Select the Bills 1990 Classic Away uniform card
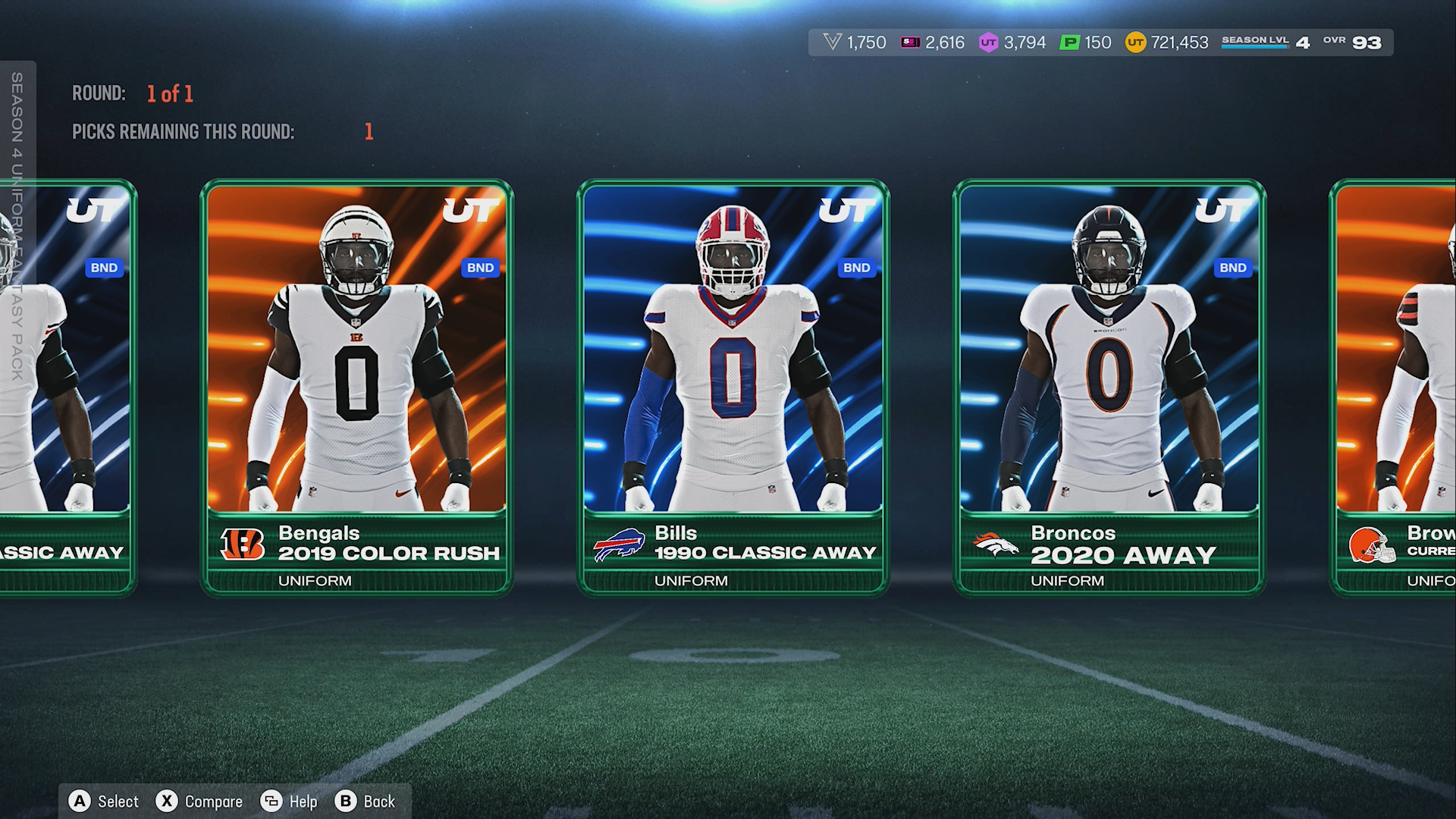This screenshot has height=819, width=1456. [733, 387]
